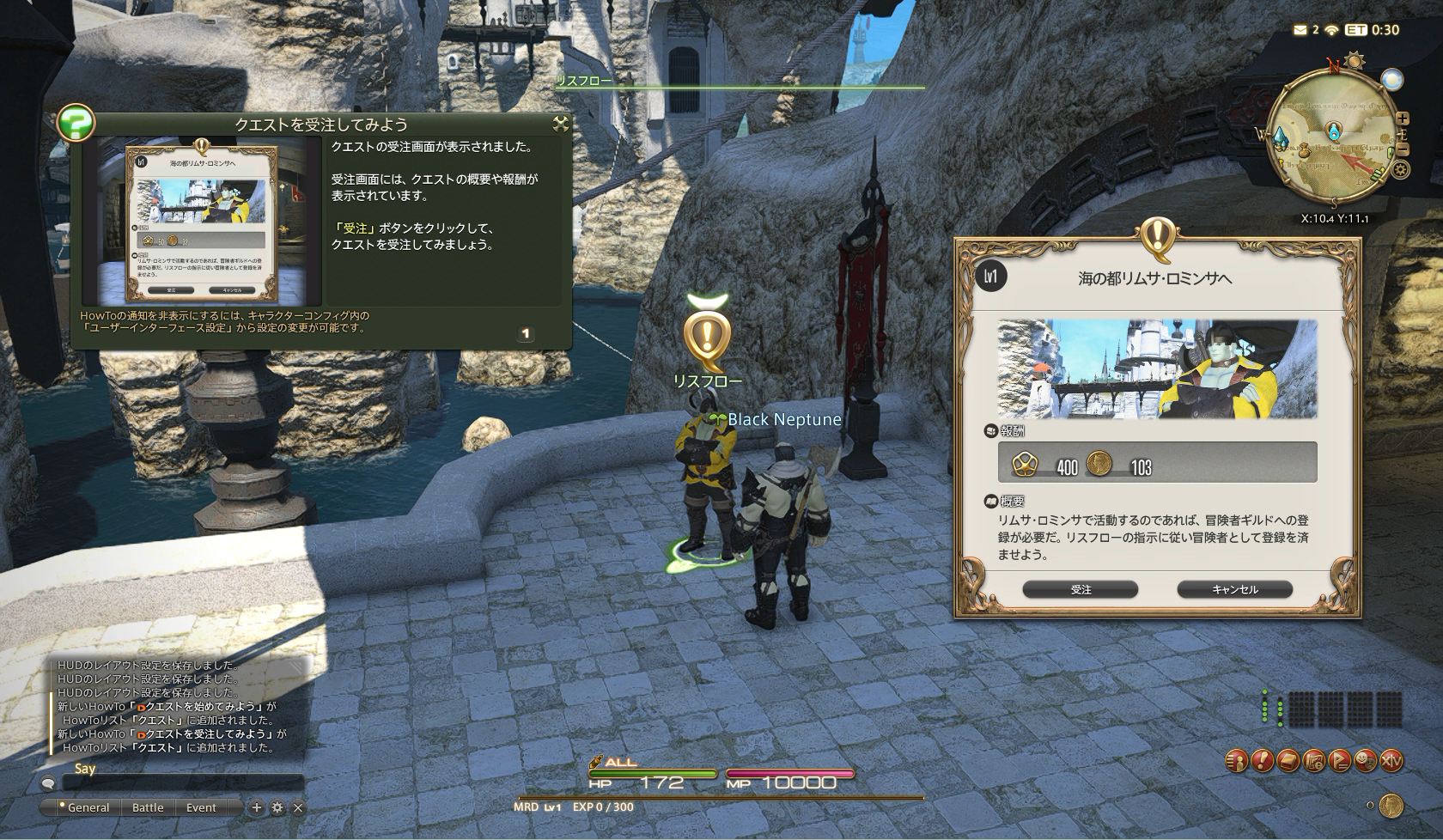Viewport: 1443px width, 840px height.
Task: Switch to the General chat tab
Action: [x=88, y=807]
